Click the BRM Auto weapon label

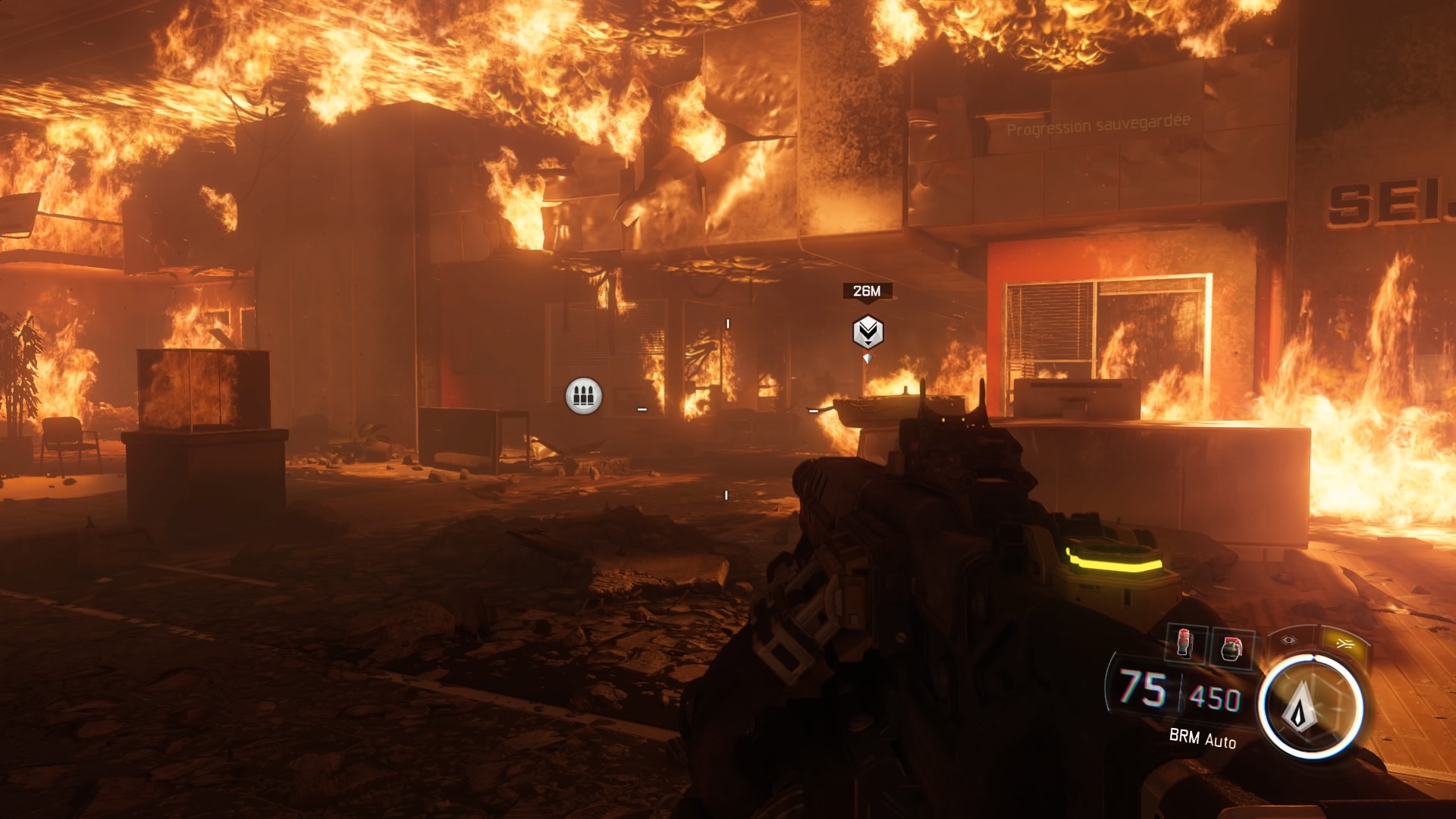1202,738
